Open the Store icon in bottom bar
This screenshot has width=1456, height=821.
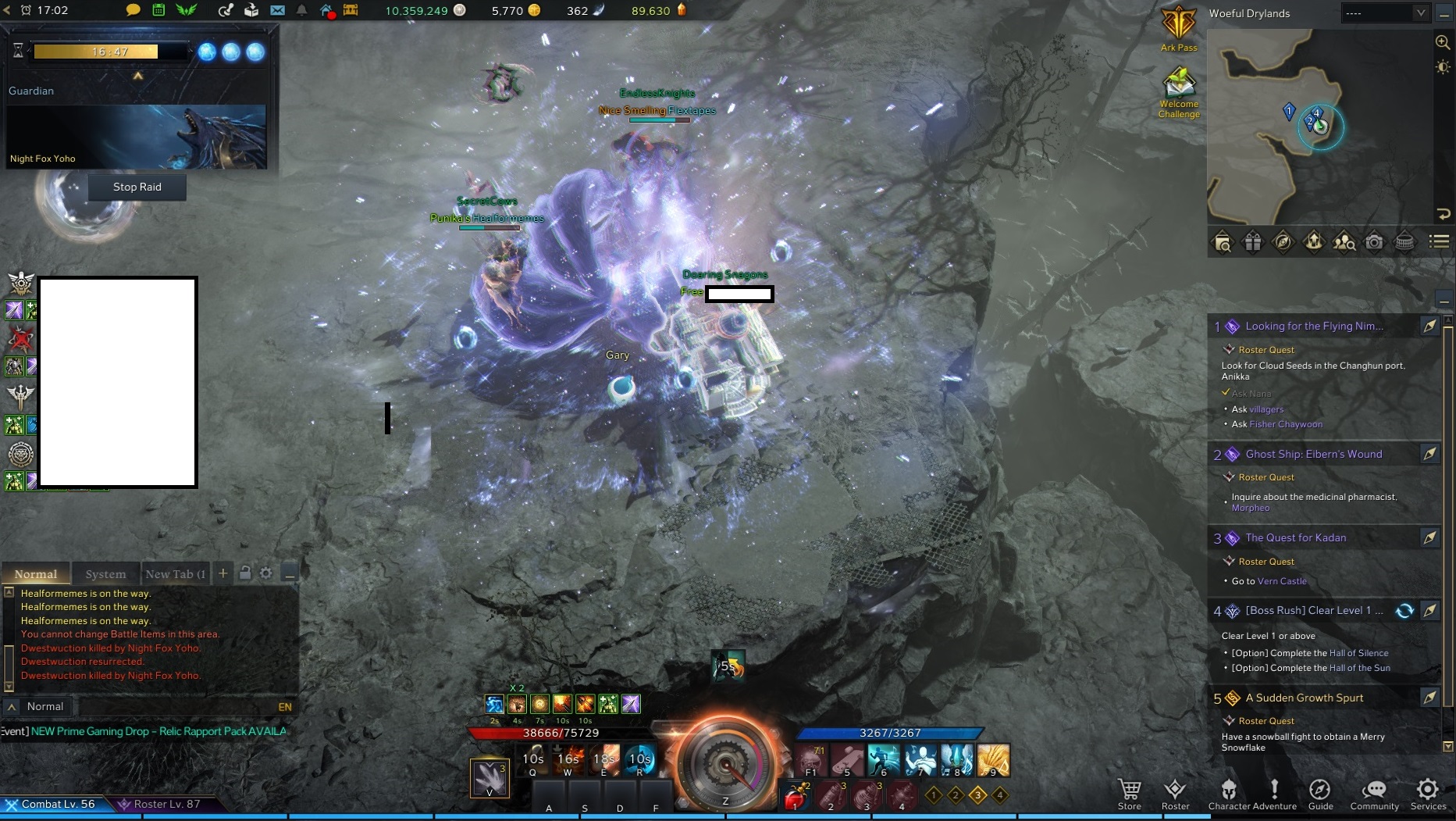coord(1130,791)
